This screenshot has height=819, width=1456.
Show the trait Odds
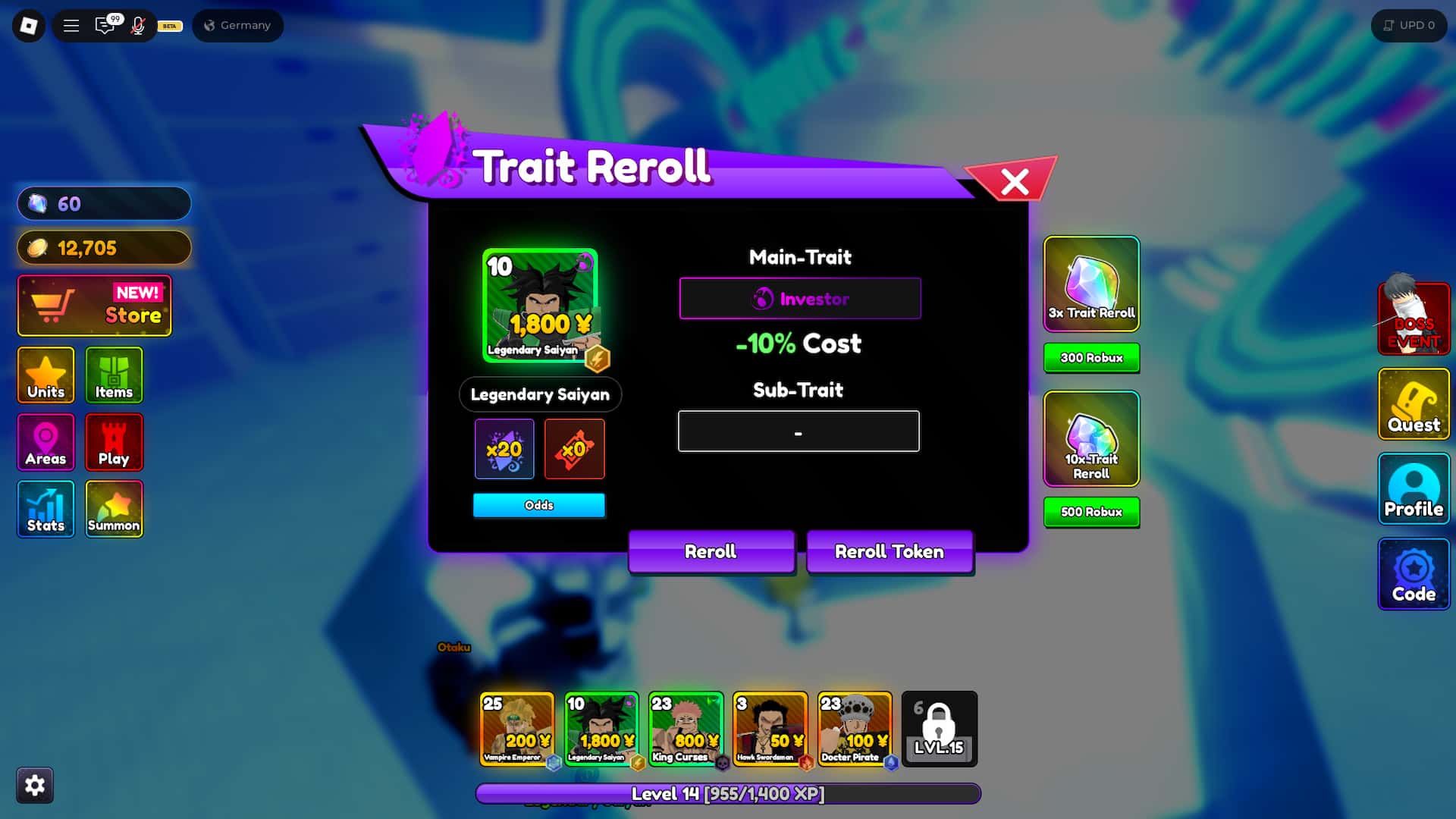[x=538, y=505]
